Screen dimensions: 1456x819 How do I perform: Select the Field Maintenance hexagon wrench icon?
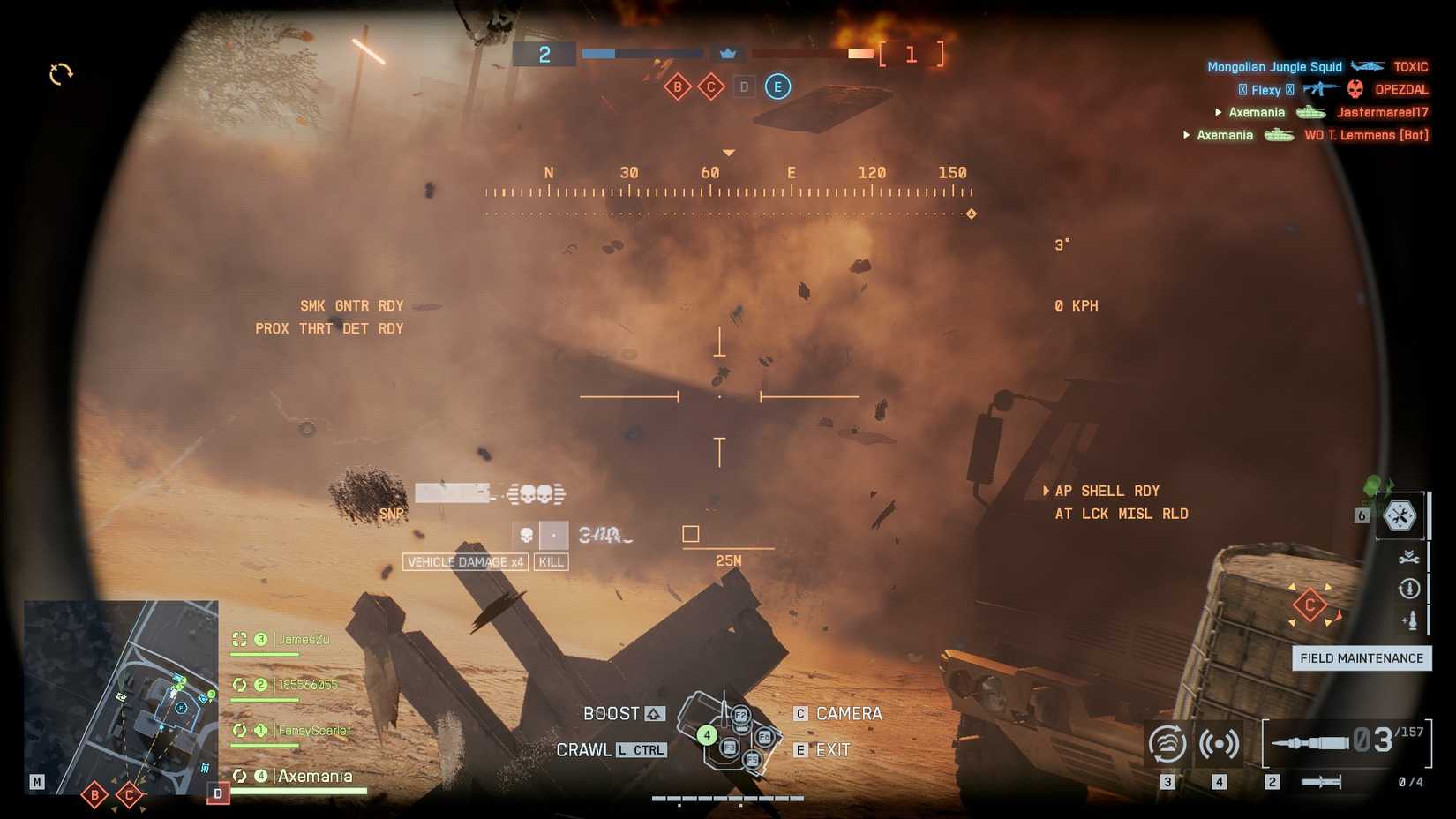tap(1401, 517)
